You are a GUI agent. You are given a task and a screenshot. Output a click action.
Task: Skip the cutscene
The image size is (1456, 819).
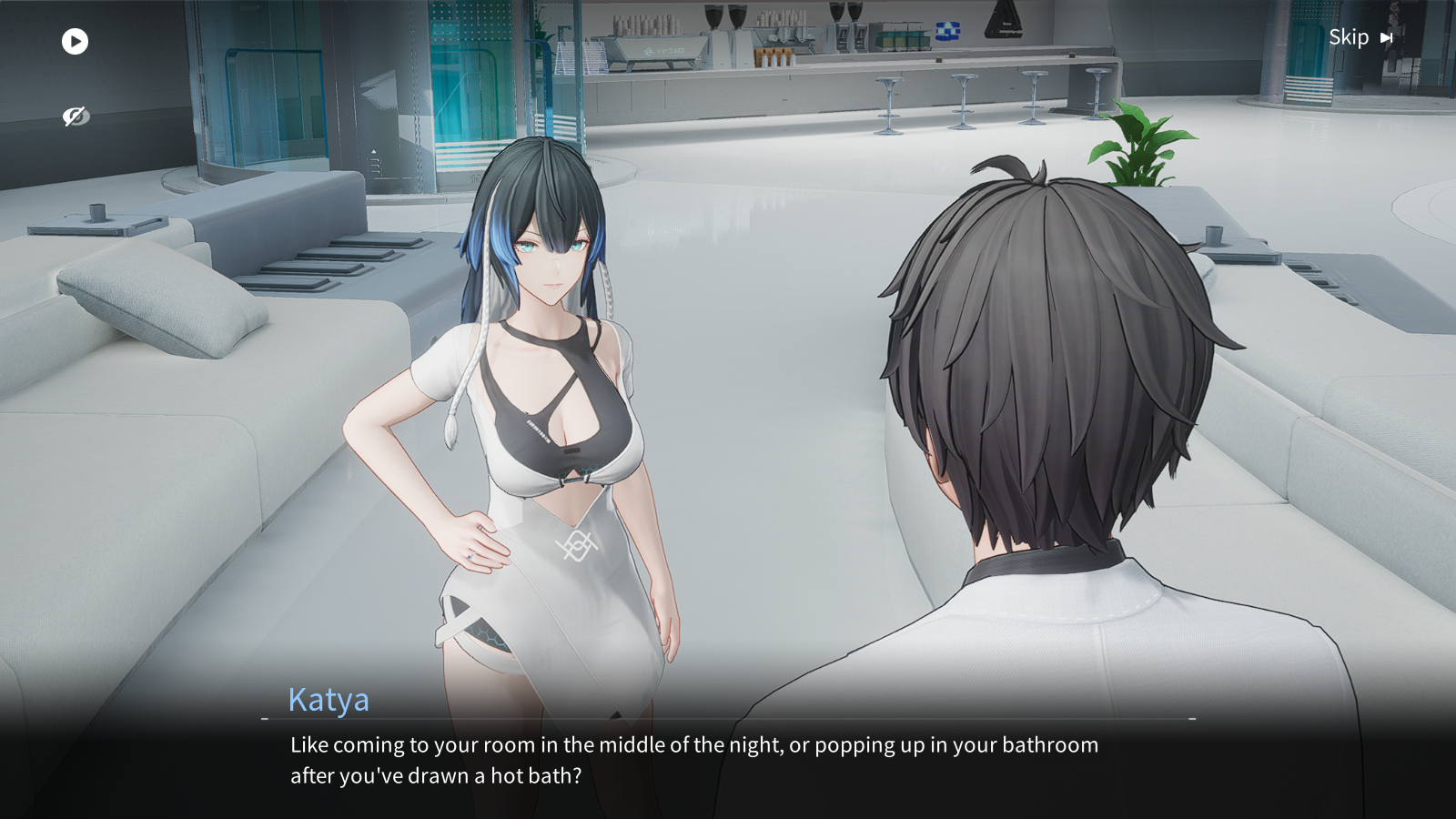(x=1360, y=37)
